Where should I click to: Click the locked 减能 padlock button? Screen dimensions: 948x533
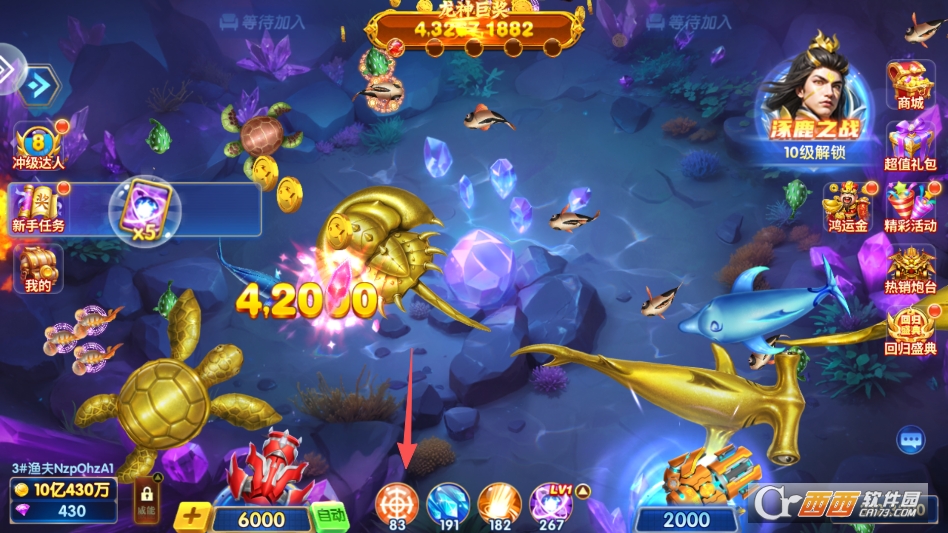click(146, 500)
